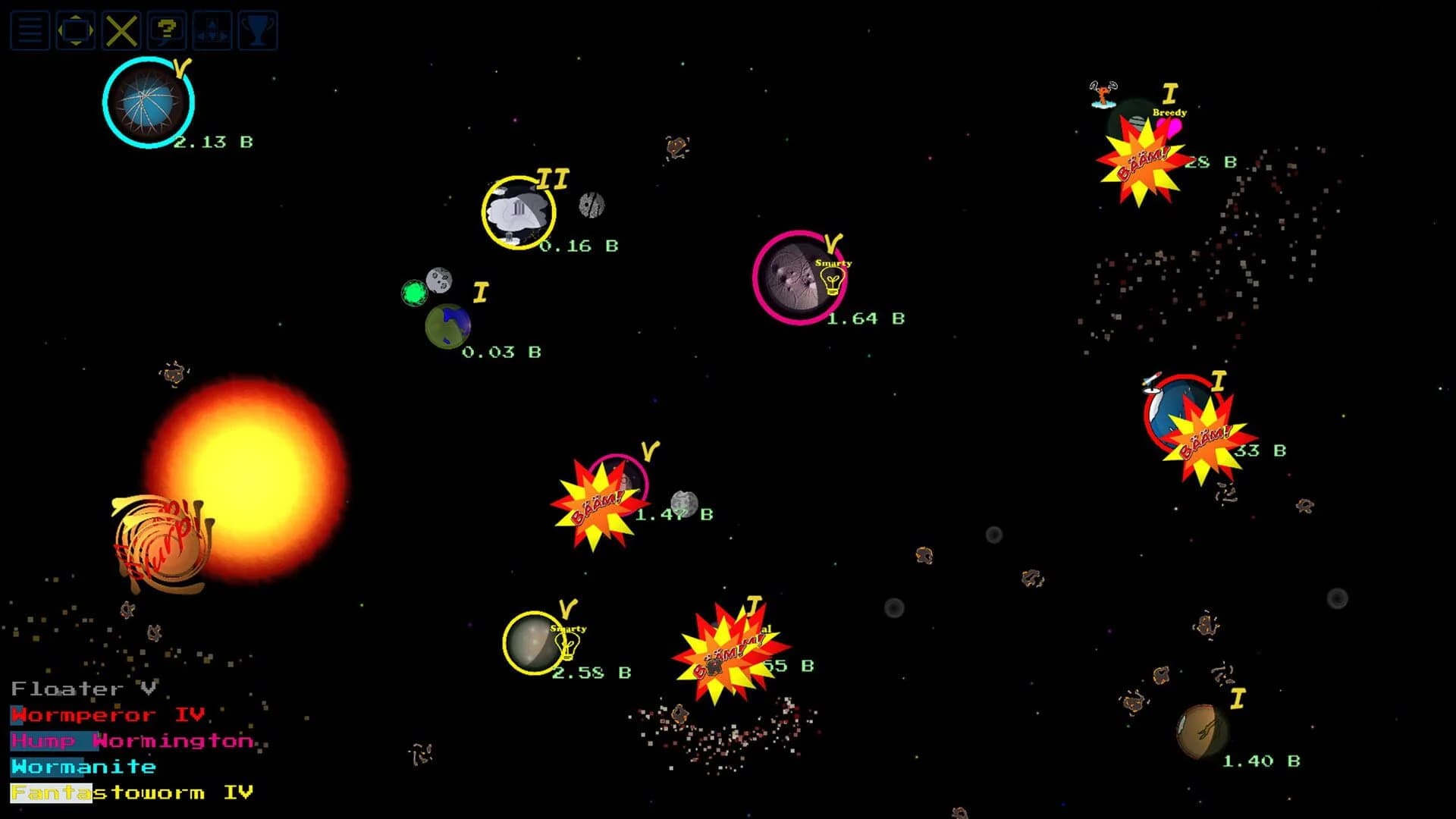
Task: Open the hamburger menu in the toolbar
Action: 29,30
